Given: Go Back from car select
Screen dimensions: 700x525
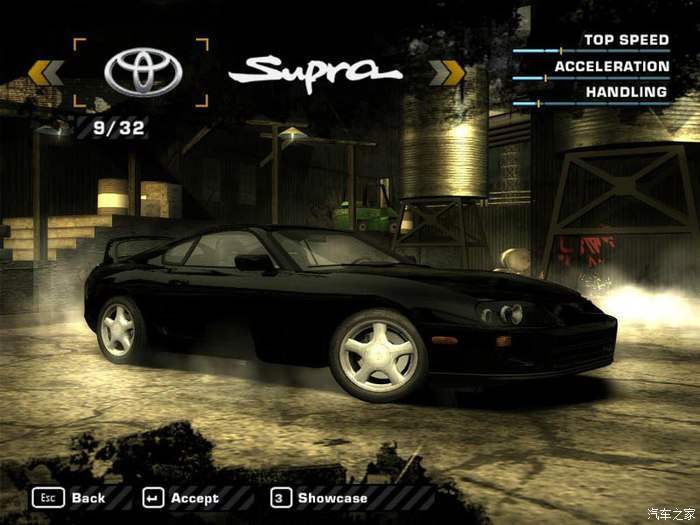Looking at the screenshot, I should click(x=70, y=498).
